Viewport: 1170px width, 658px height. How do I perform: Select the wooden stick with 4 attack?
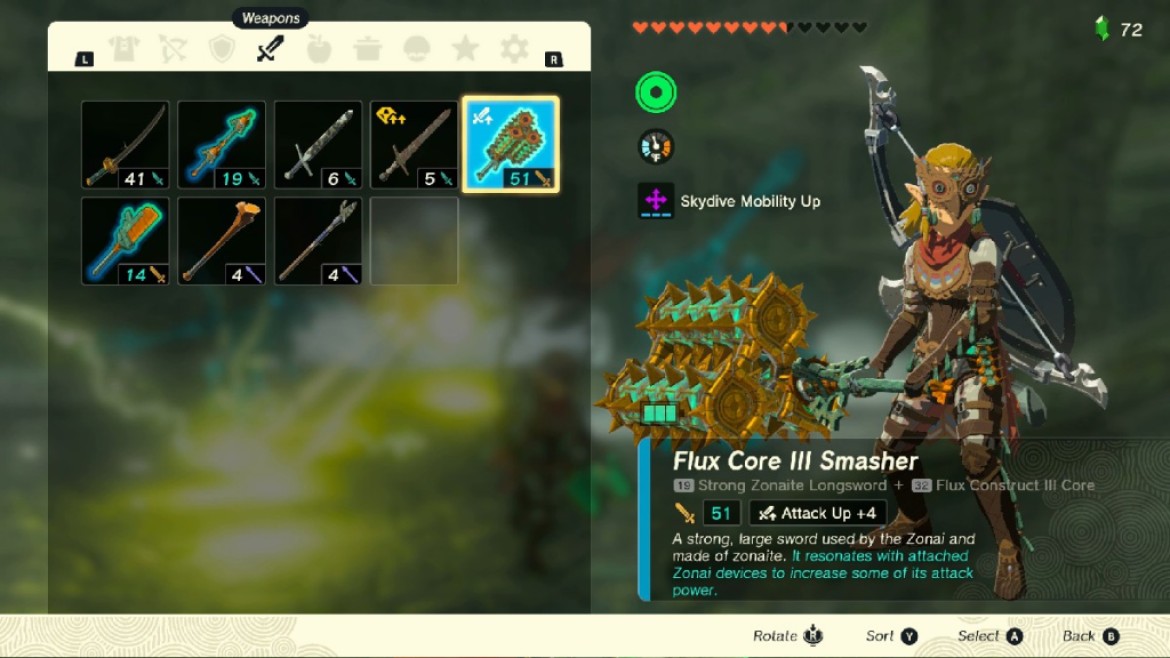click(x=222, y=241)
